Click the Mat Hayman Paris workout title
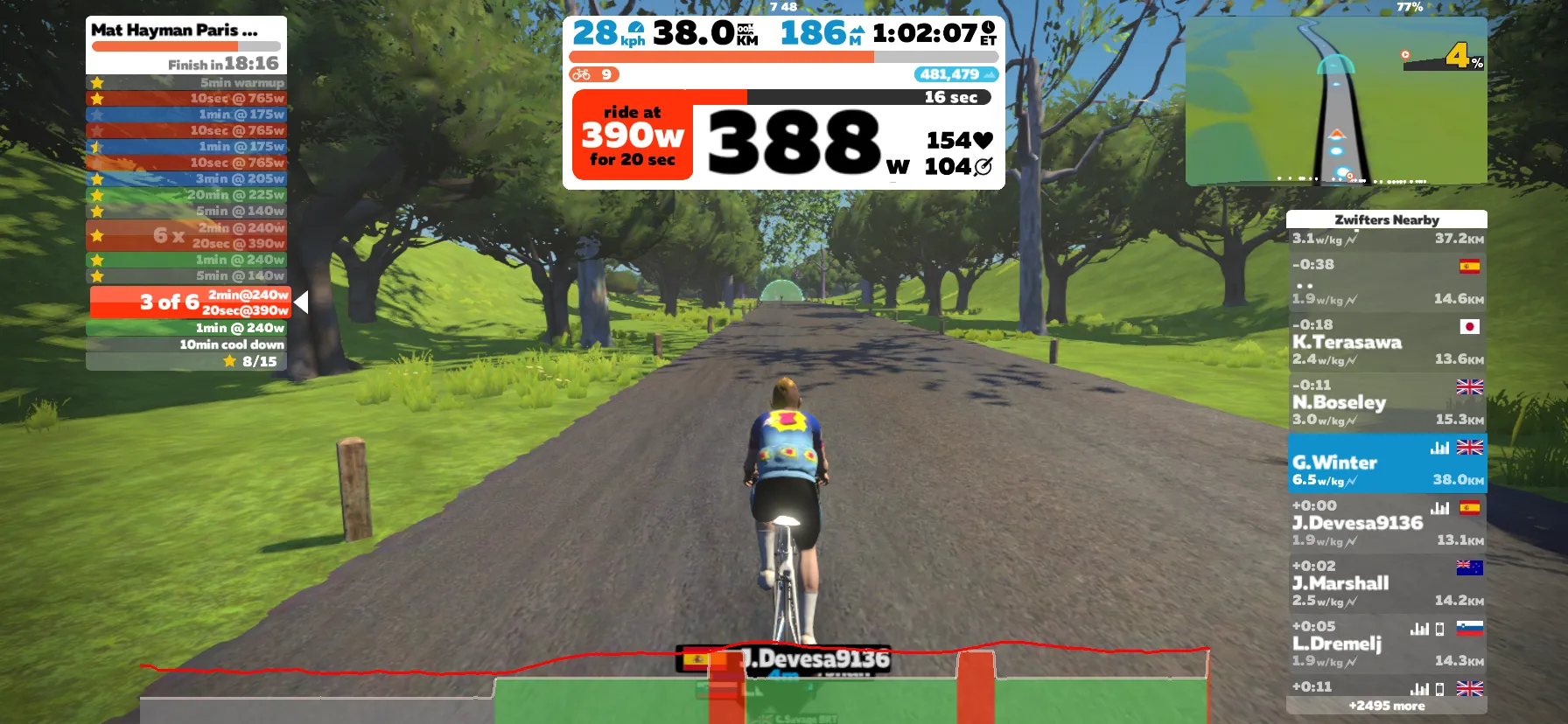This screenshot has height=724, width=1568. pos(173,29)
